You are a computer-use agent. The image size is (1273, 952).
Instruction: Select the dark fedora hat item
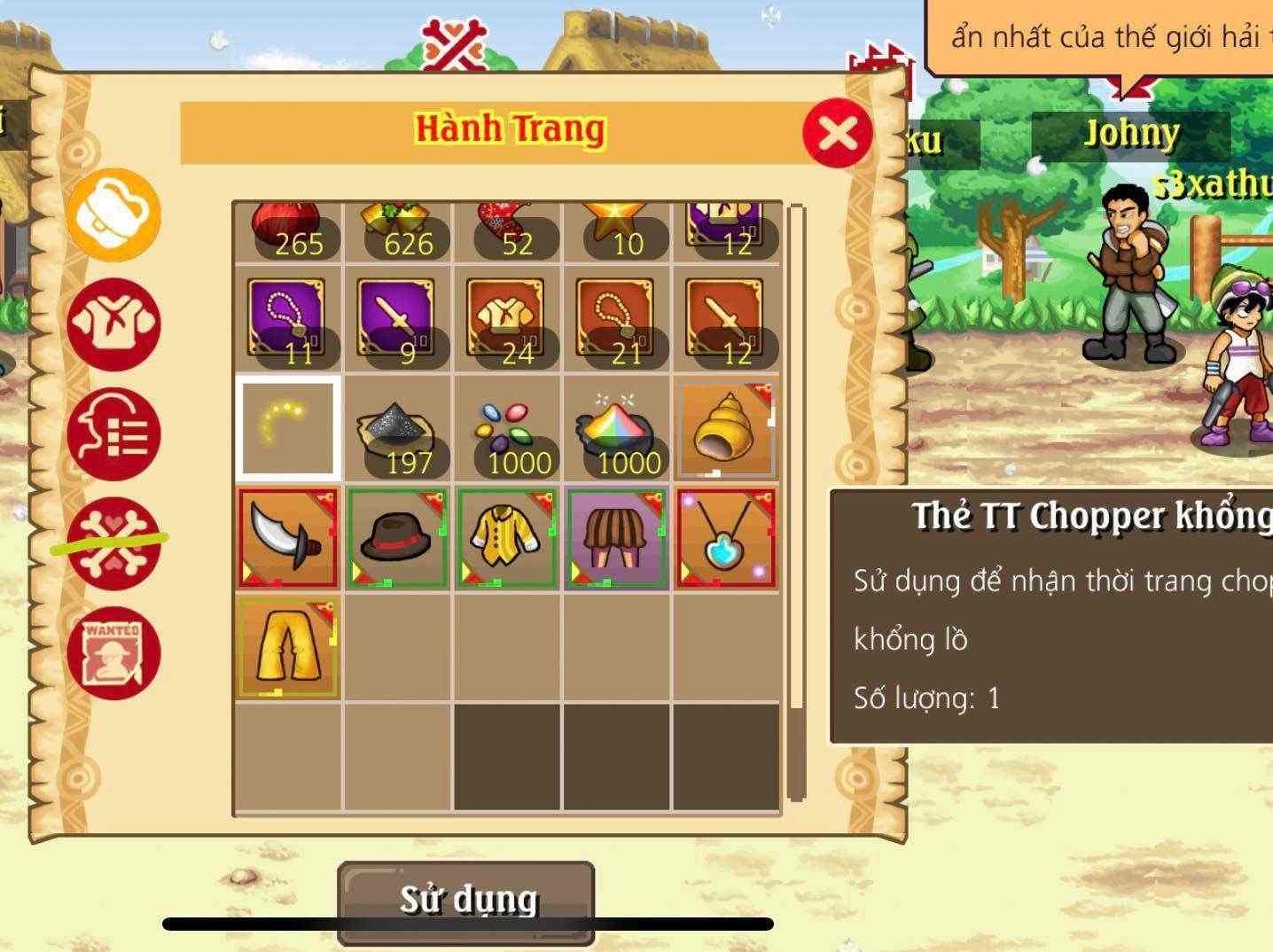(x=397, y=537)
